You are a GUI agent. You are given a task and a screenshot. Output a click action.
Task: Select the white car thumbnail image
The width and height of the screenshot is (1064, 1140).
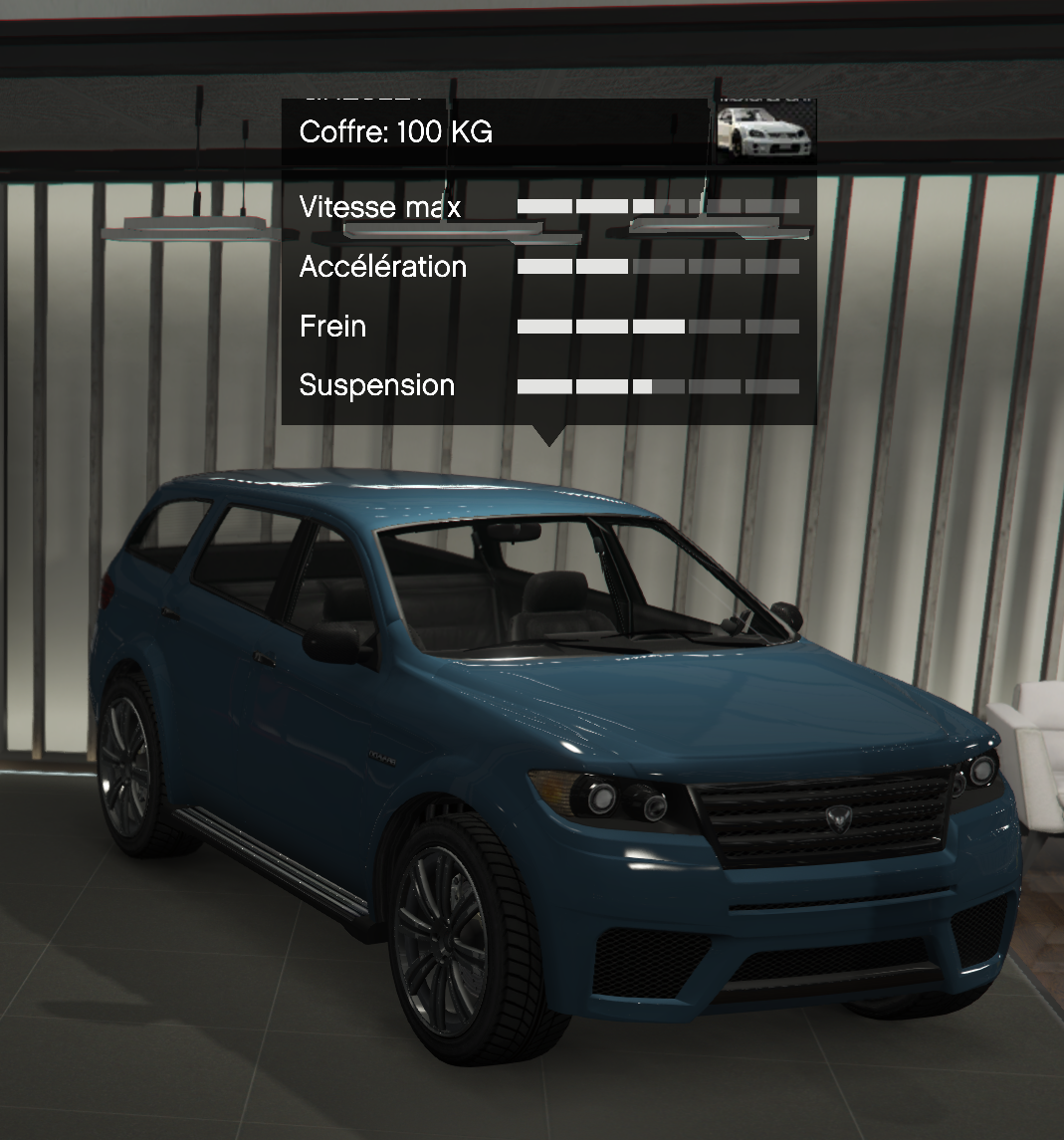(x=765, y=130)
